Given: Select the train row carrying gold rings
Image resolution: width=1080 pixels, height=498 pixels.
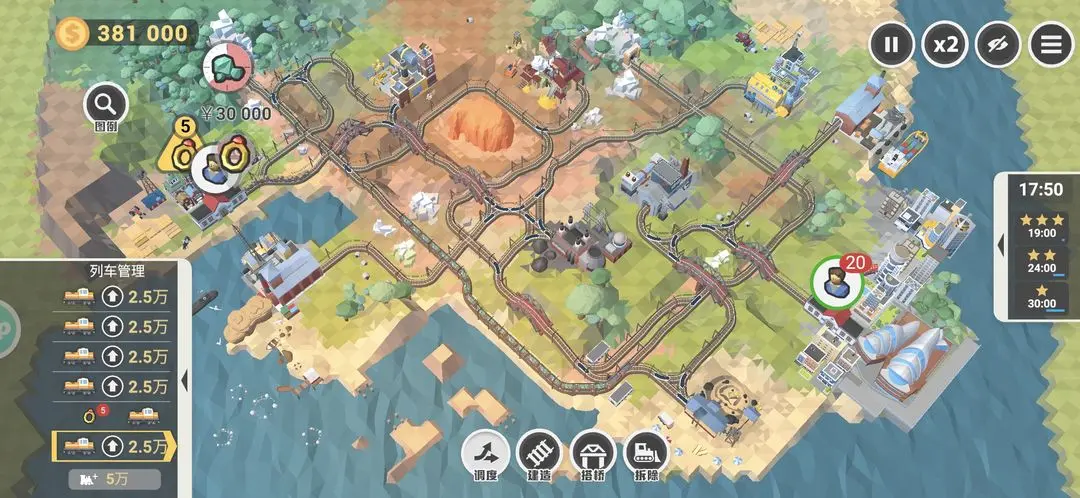Looking at the screenshot, I should coord(110,415).
